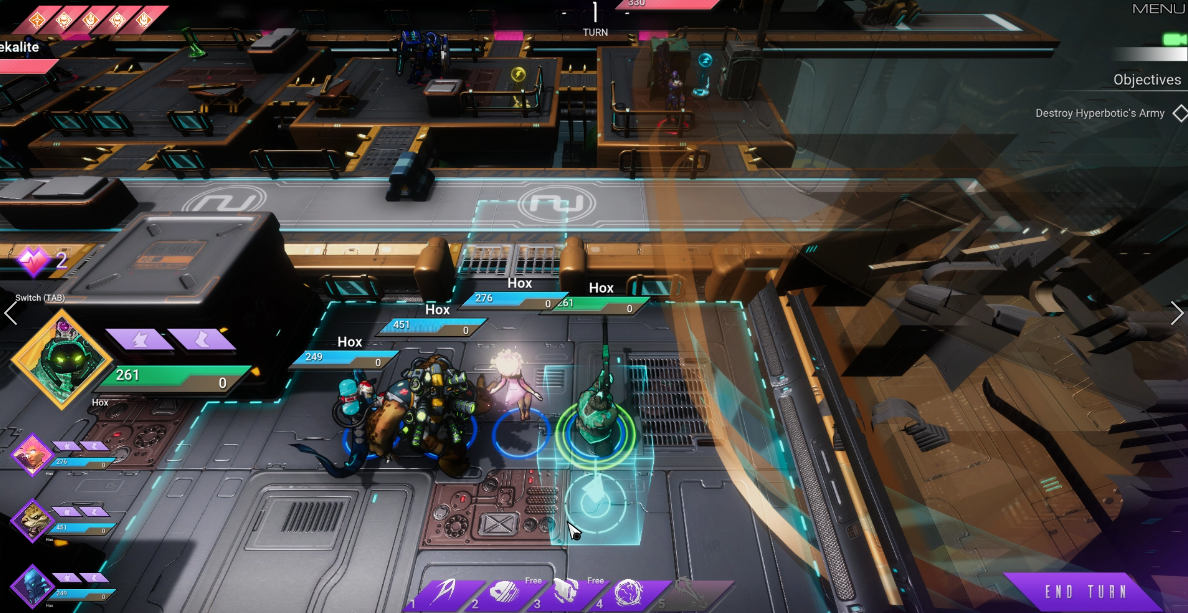
Task: Select the Destroy Hyperbotic's Army objective
Action: (x=1100, y=113)
